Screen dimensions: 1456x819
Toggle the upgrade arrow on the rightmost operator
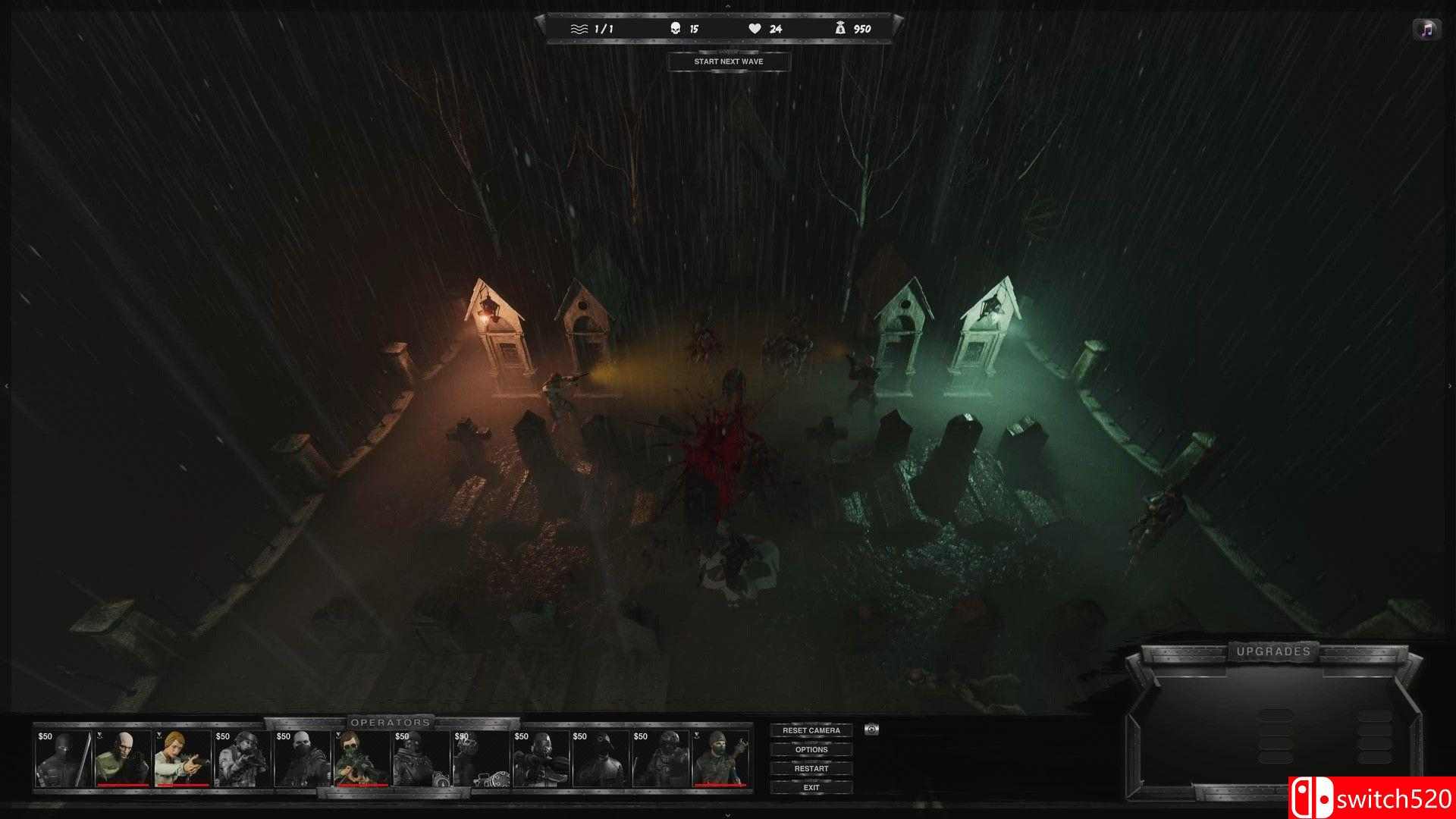pyautogui.click(x=698, y=736)
